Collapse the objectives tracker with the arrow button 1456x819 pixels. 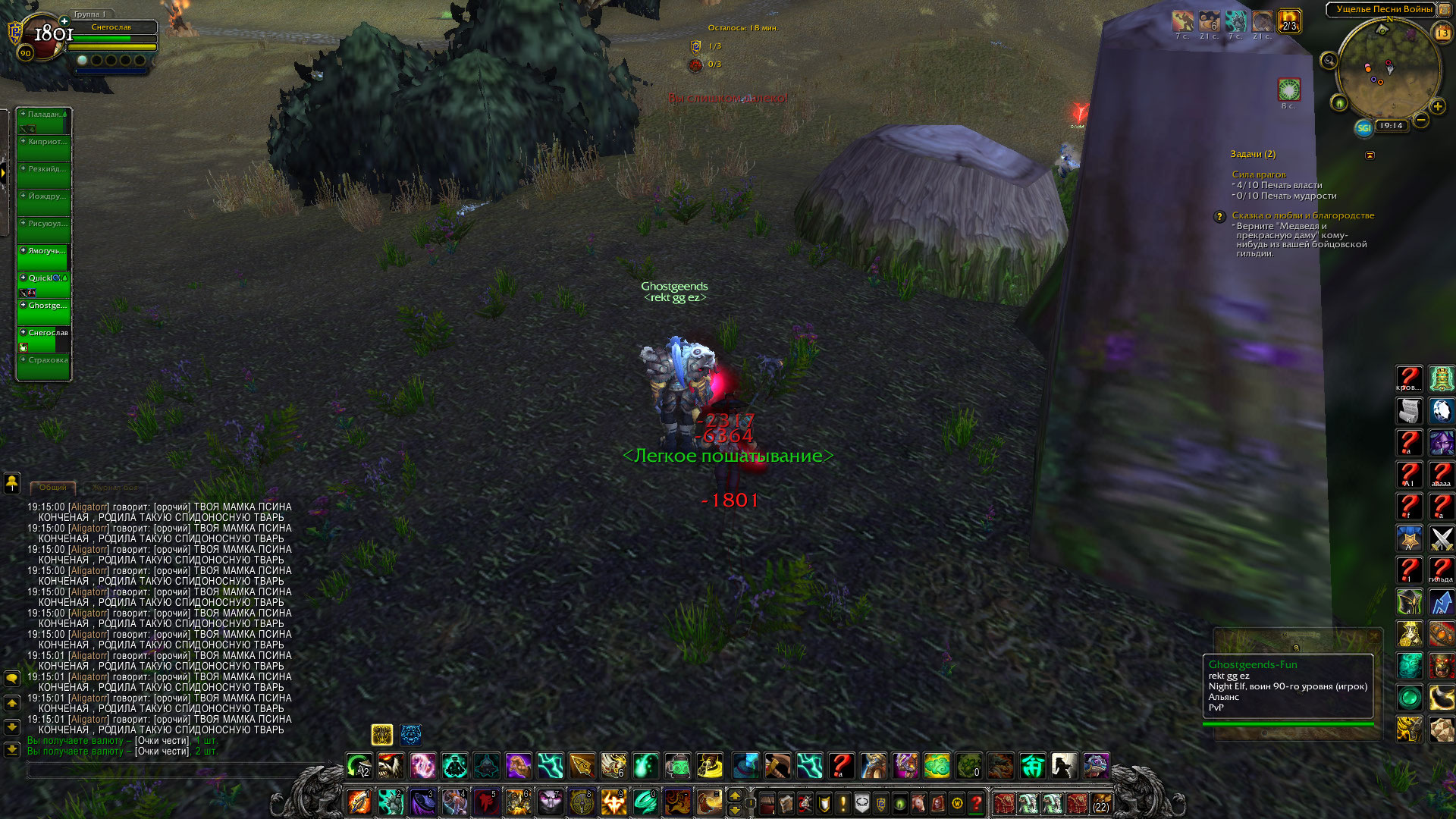coord(1370,155)
